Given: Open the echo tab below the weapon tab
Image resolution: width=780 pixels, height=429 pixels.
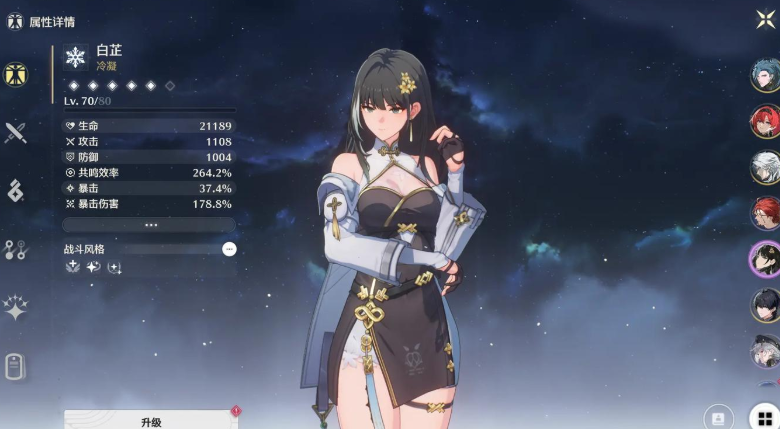Looking at the screenshot, I should click(15, 191).
